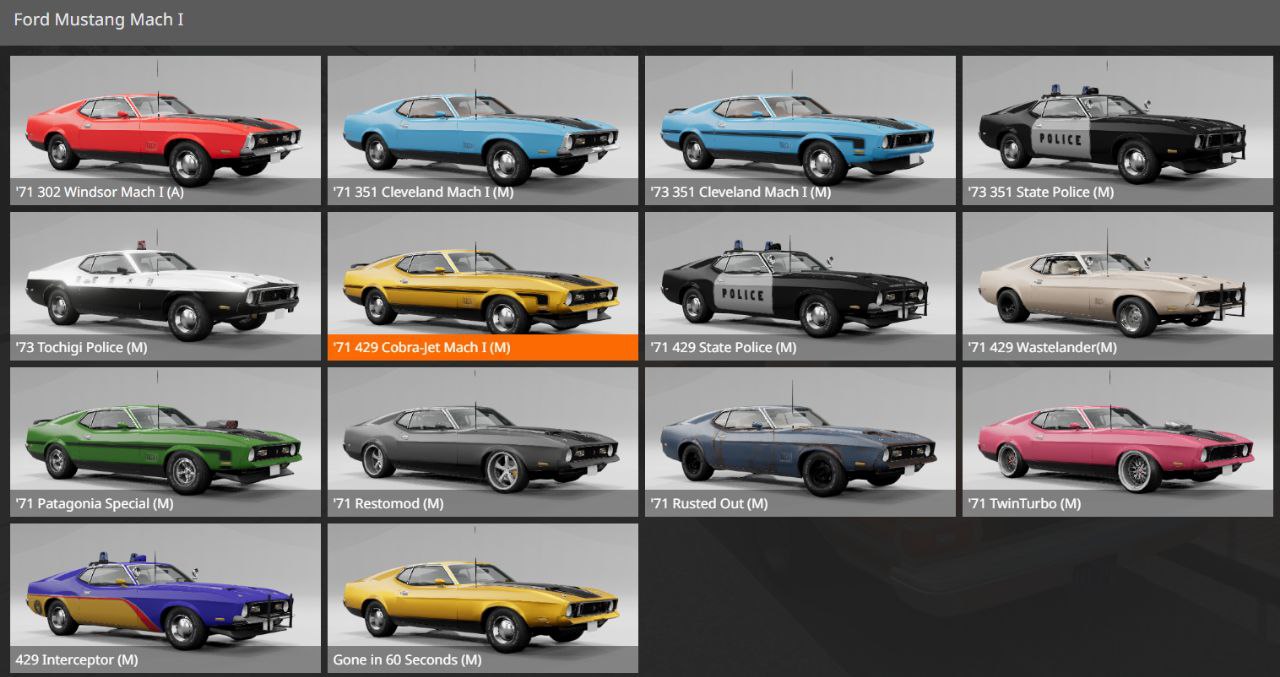The height and width of the screenshot is (677, 1280).
Task: Select the pink '71 TwinTurbo (M) car
Action: [x=1117, y=442]
